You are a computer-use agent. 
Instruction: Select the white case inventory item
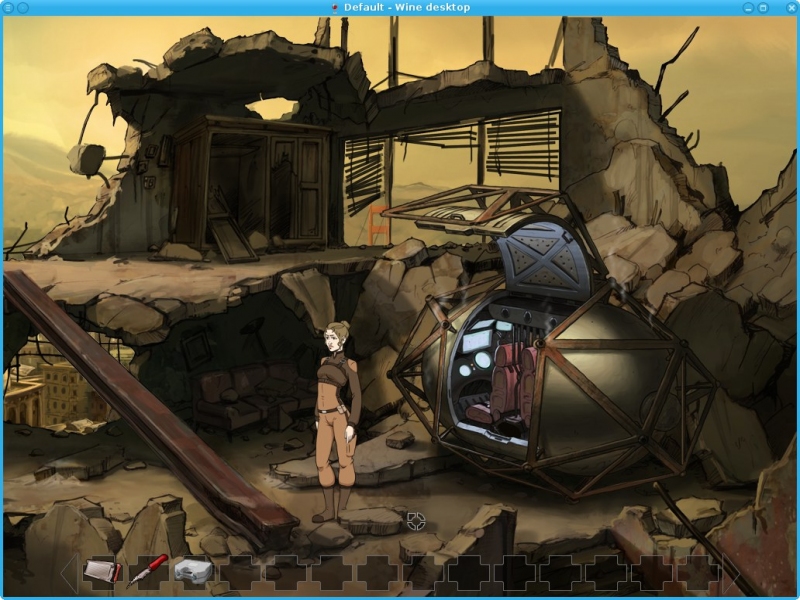coord(192,571)
